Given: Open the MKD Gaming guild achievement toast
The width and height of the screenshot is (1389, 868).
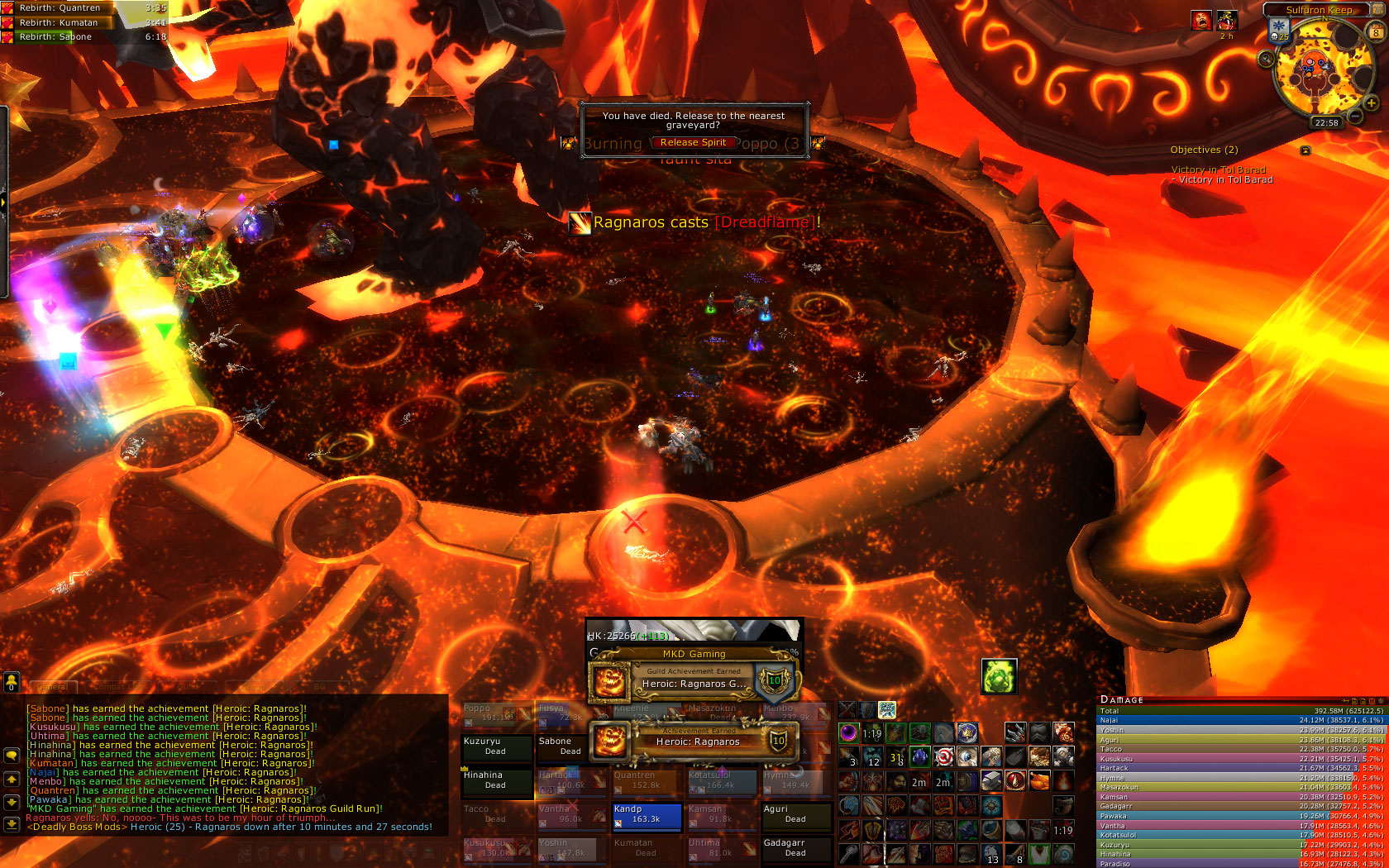Looking at the screenshot, I should [693, 683].
